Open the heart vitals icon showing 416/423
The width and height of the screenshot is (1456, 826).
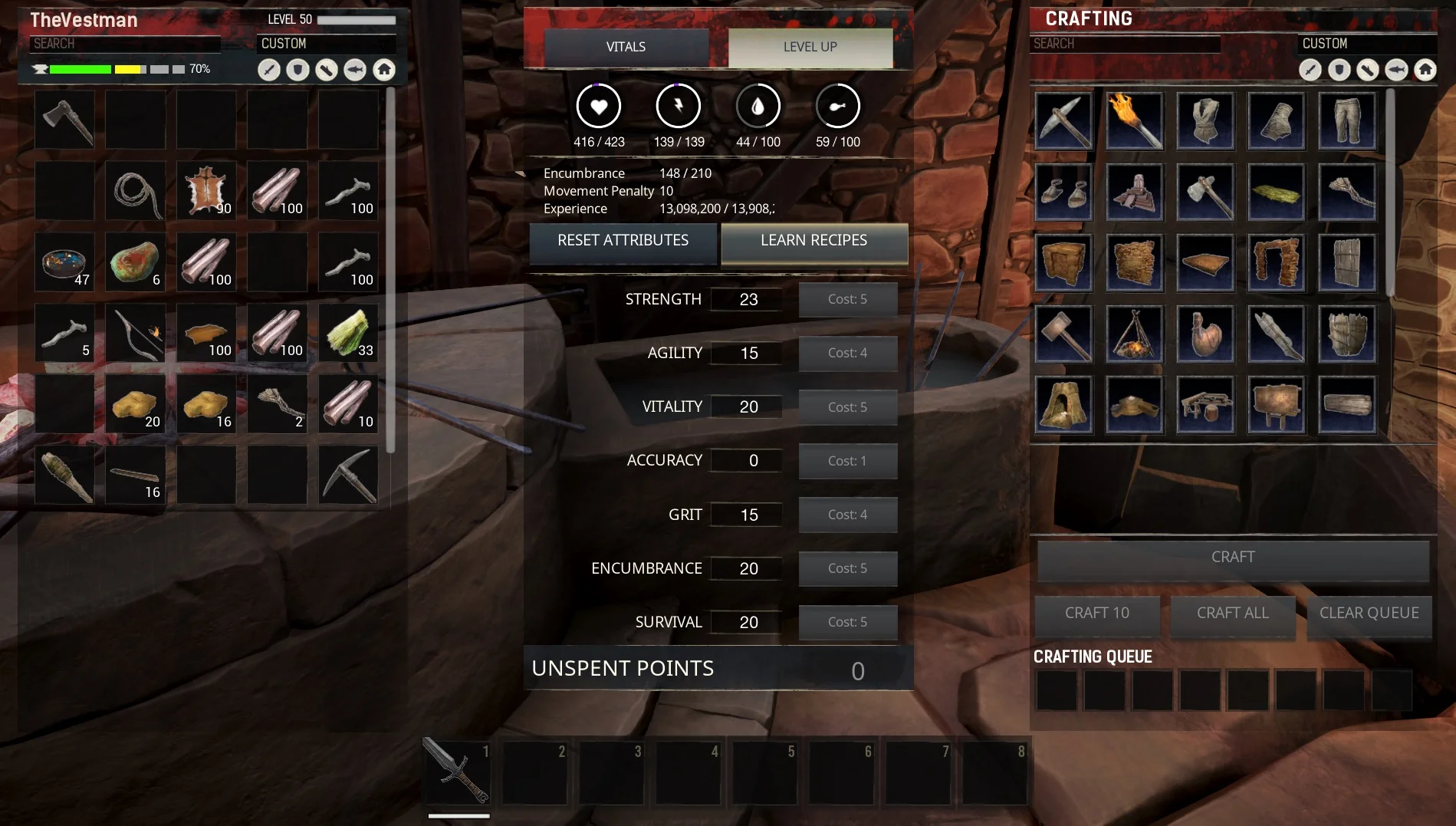pyautogui.click(x=599, y=106)
